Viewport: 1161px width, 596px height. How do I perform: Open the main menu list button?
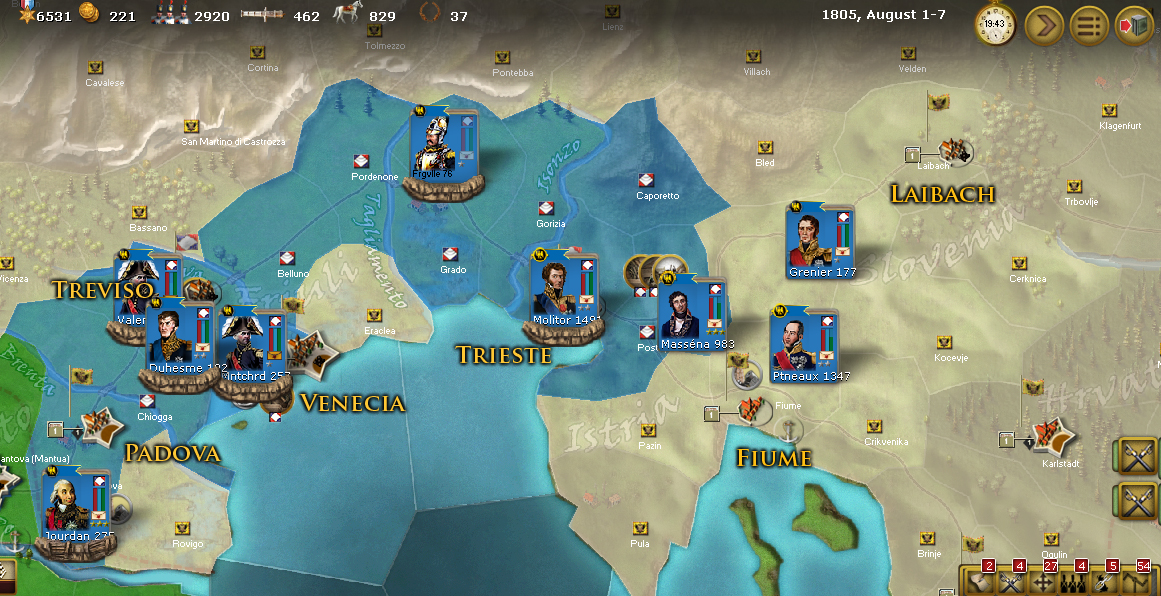[1089, 24]
